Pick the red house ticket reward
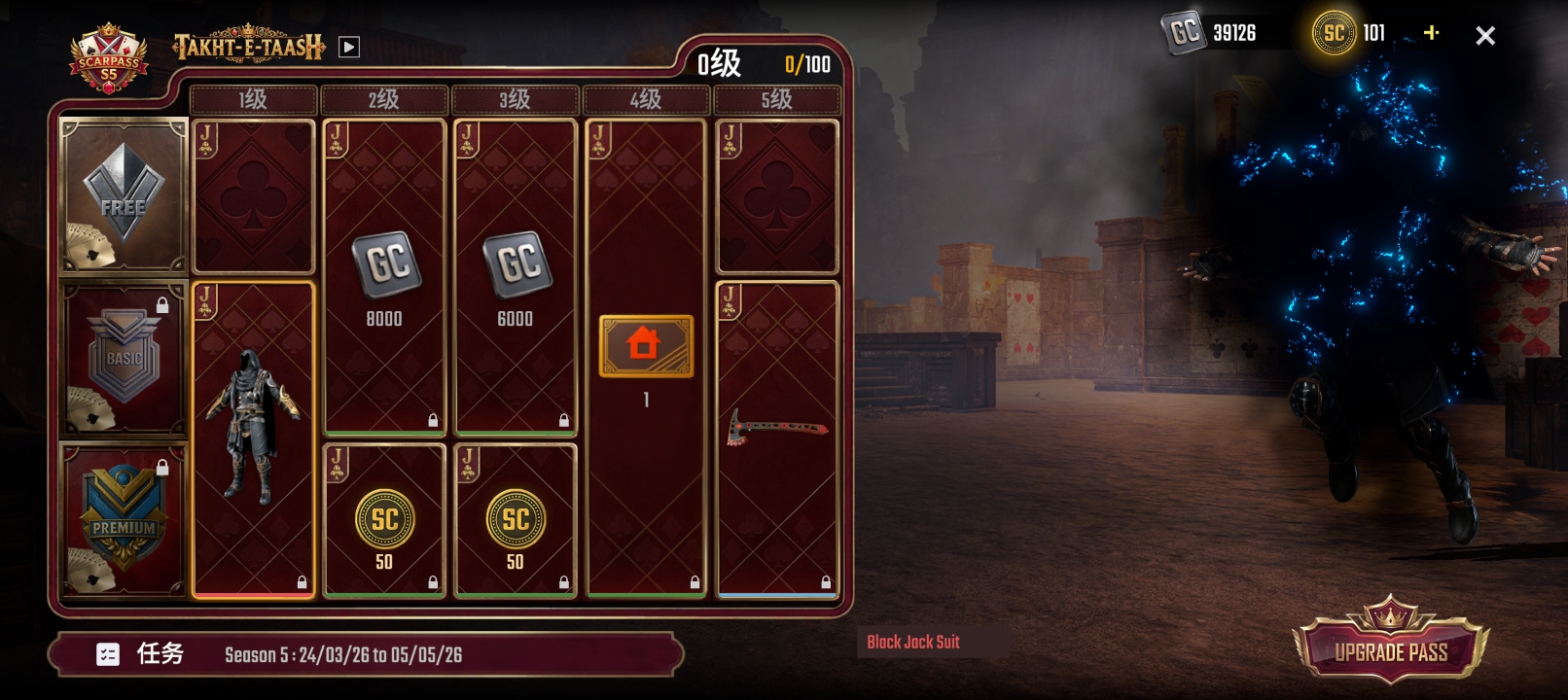Viewport: 1568px width, 700px height. pyautogui.click(x=646, y=347)
